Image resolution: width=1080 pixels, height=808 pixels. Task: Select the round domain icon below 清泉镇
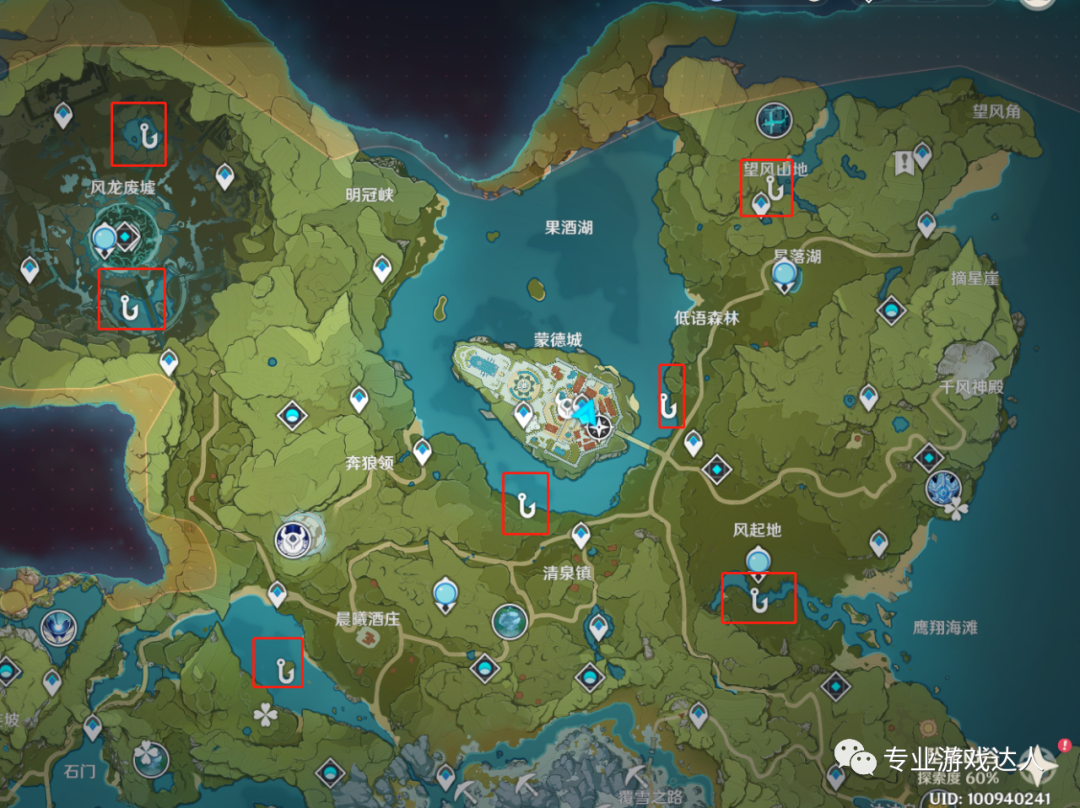[510, 622]
